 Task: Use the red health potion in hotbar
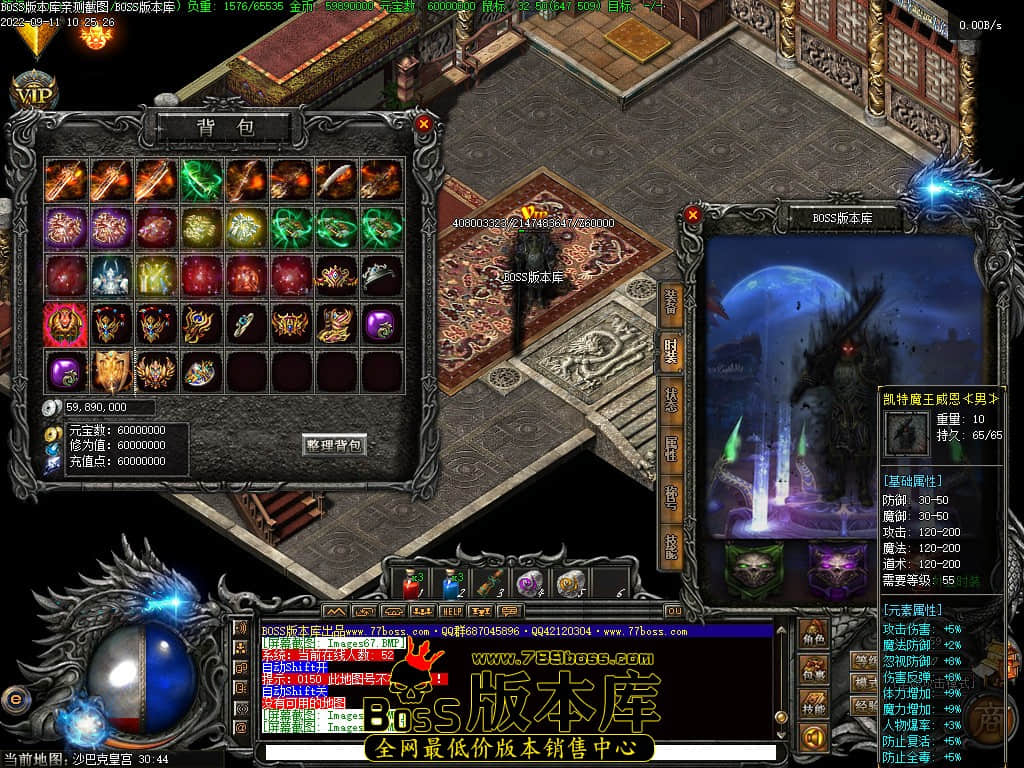point(410,584)
